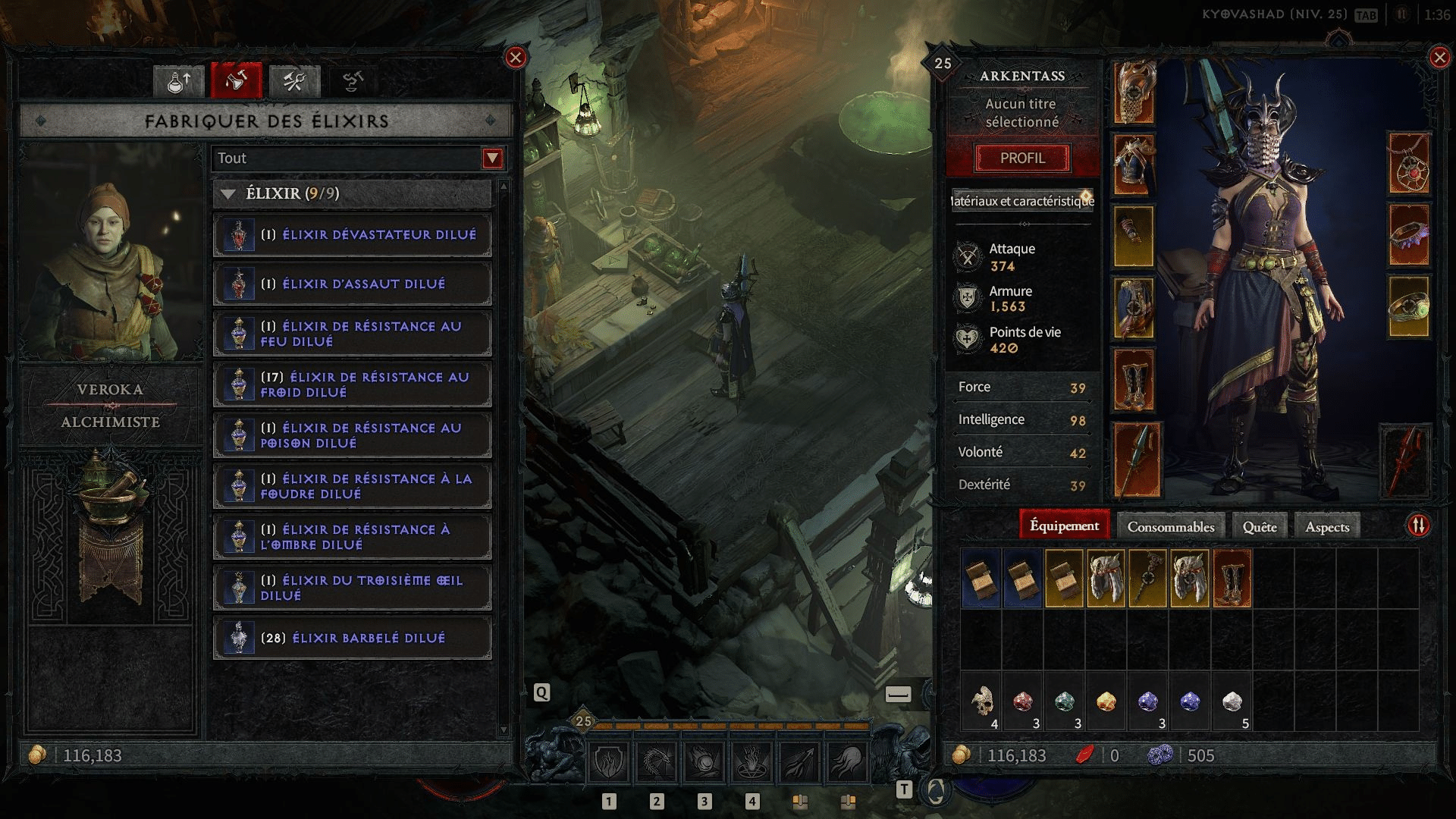Click the emote wheel icon next to T
Viewport: 1456px width, 819px height.
coord(934,791)
